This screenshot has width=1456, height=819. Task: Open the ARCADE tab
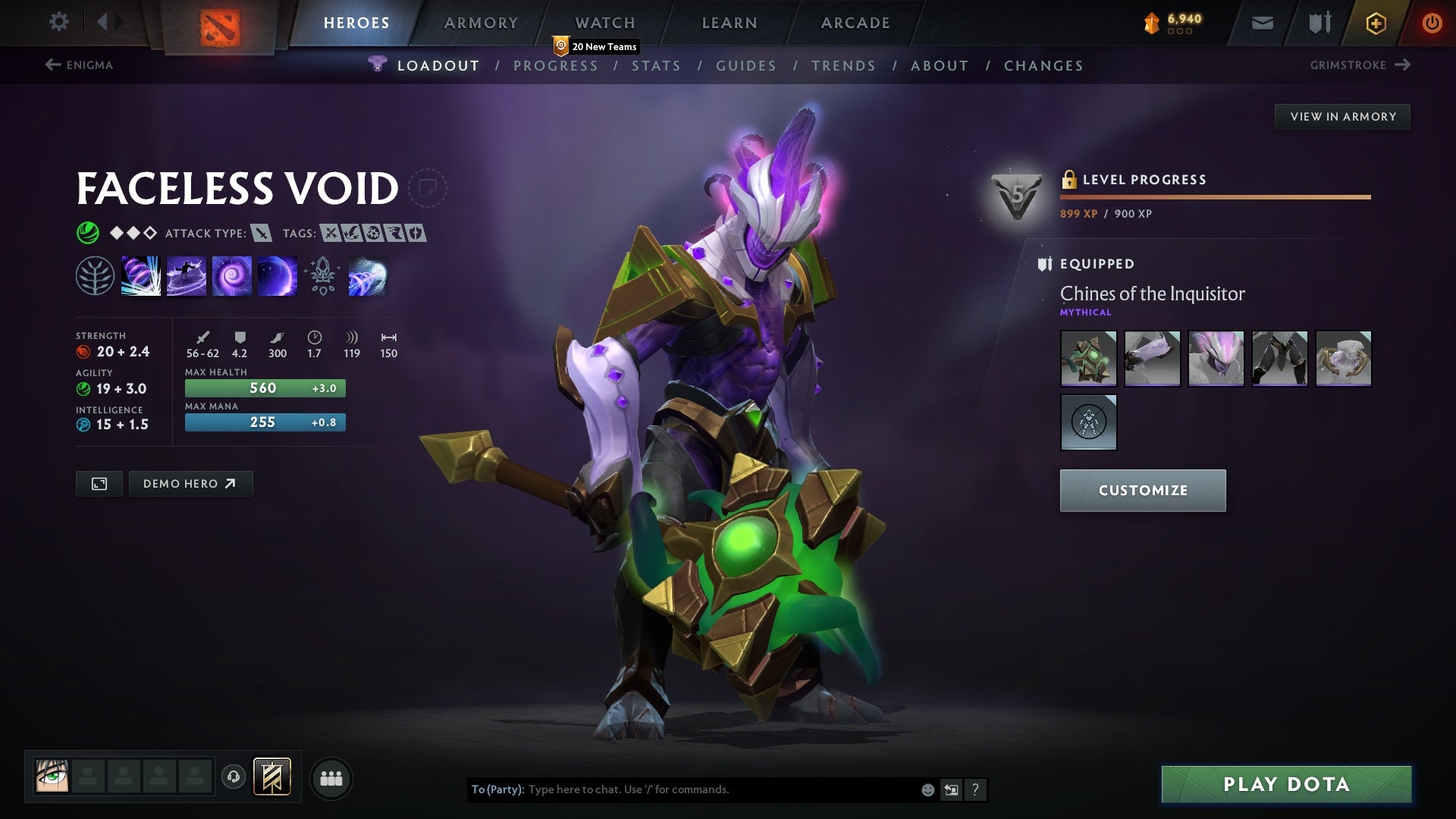pyautogui.click(x=854, y=22)
